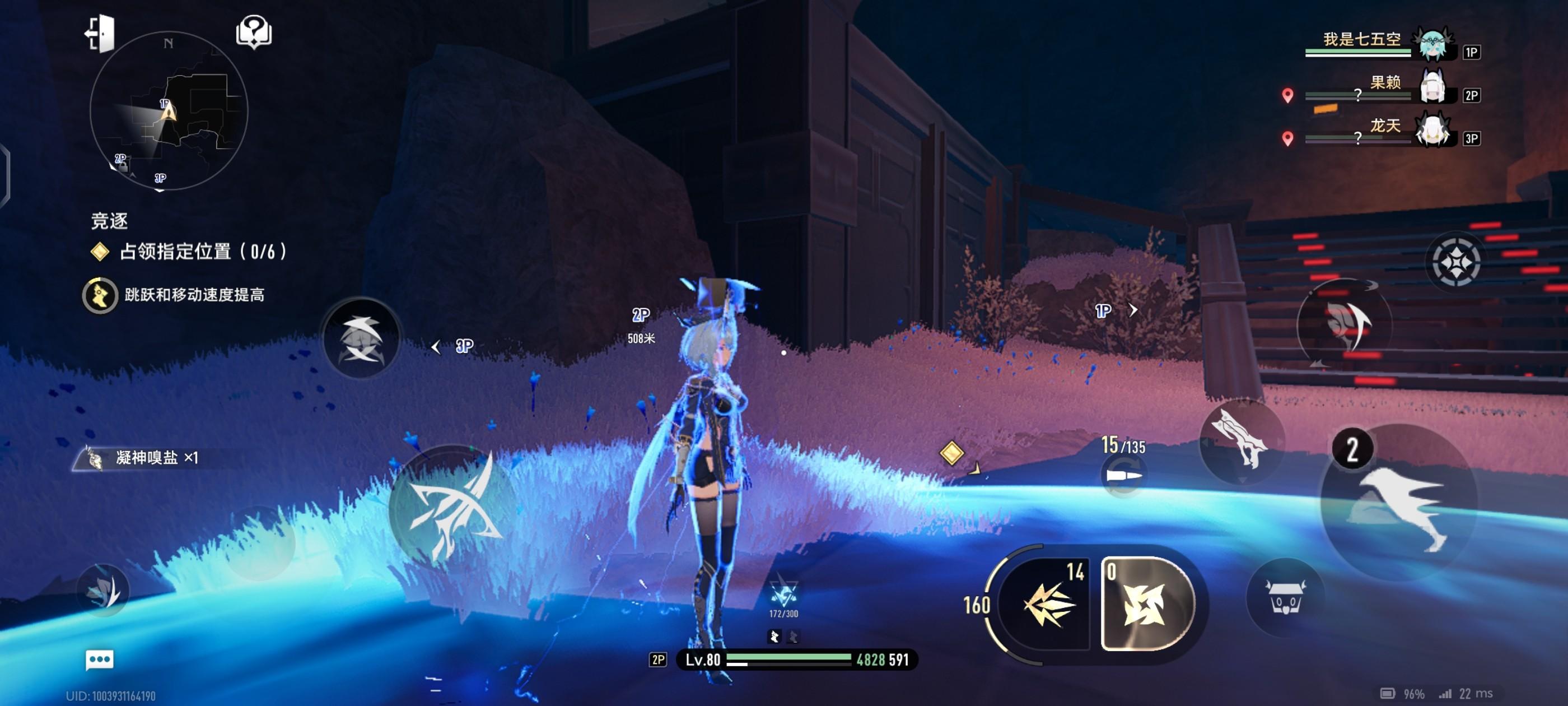The width and height of the screenshot is (1568, 706).
Task: Use the melee weapon skill button
Action: [x=1241, y=440]
